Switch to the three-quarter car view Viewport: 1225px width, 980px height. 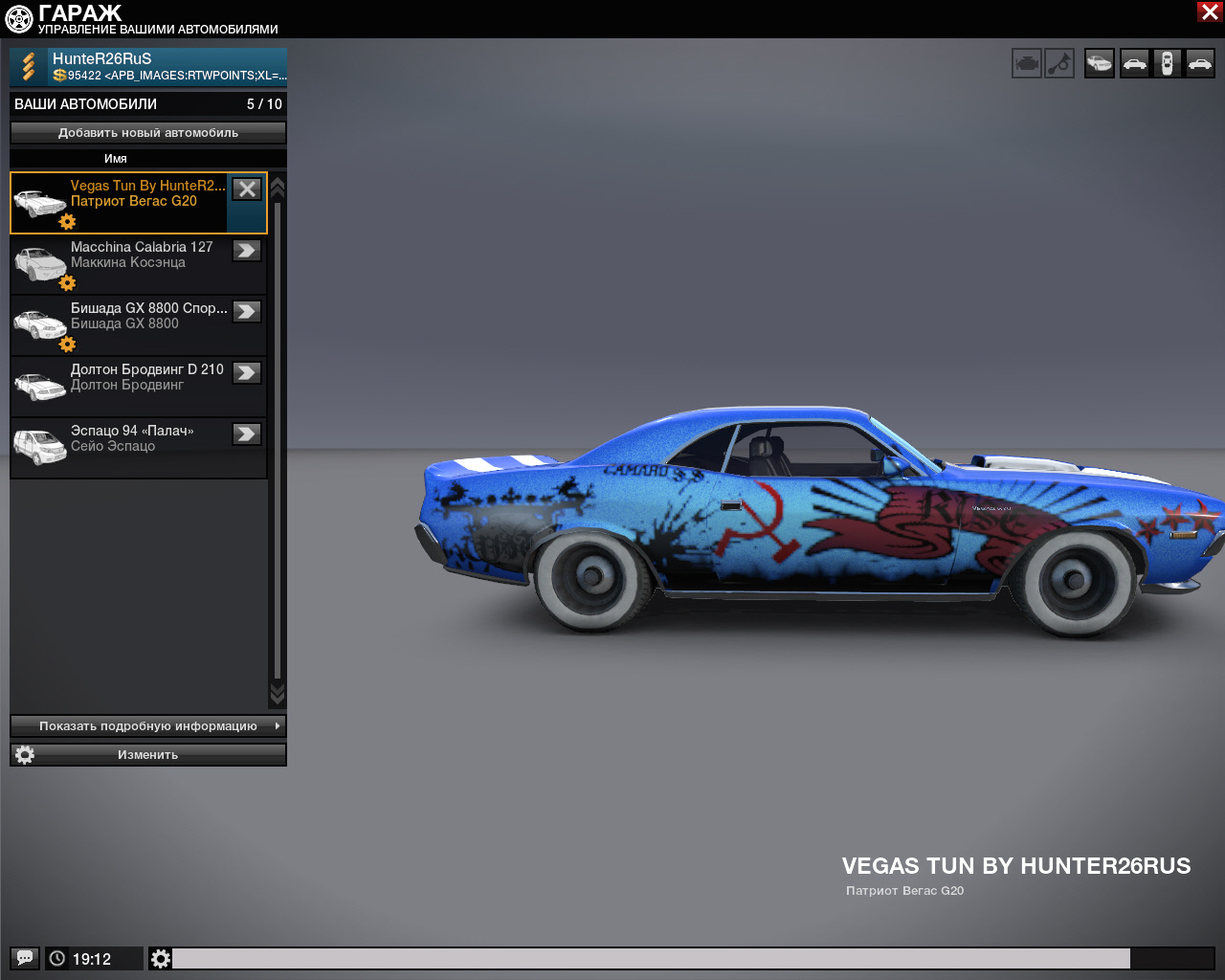[1100, 64]
